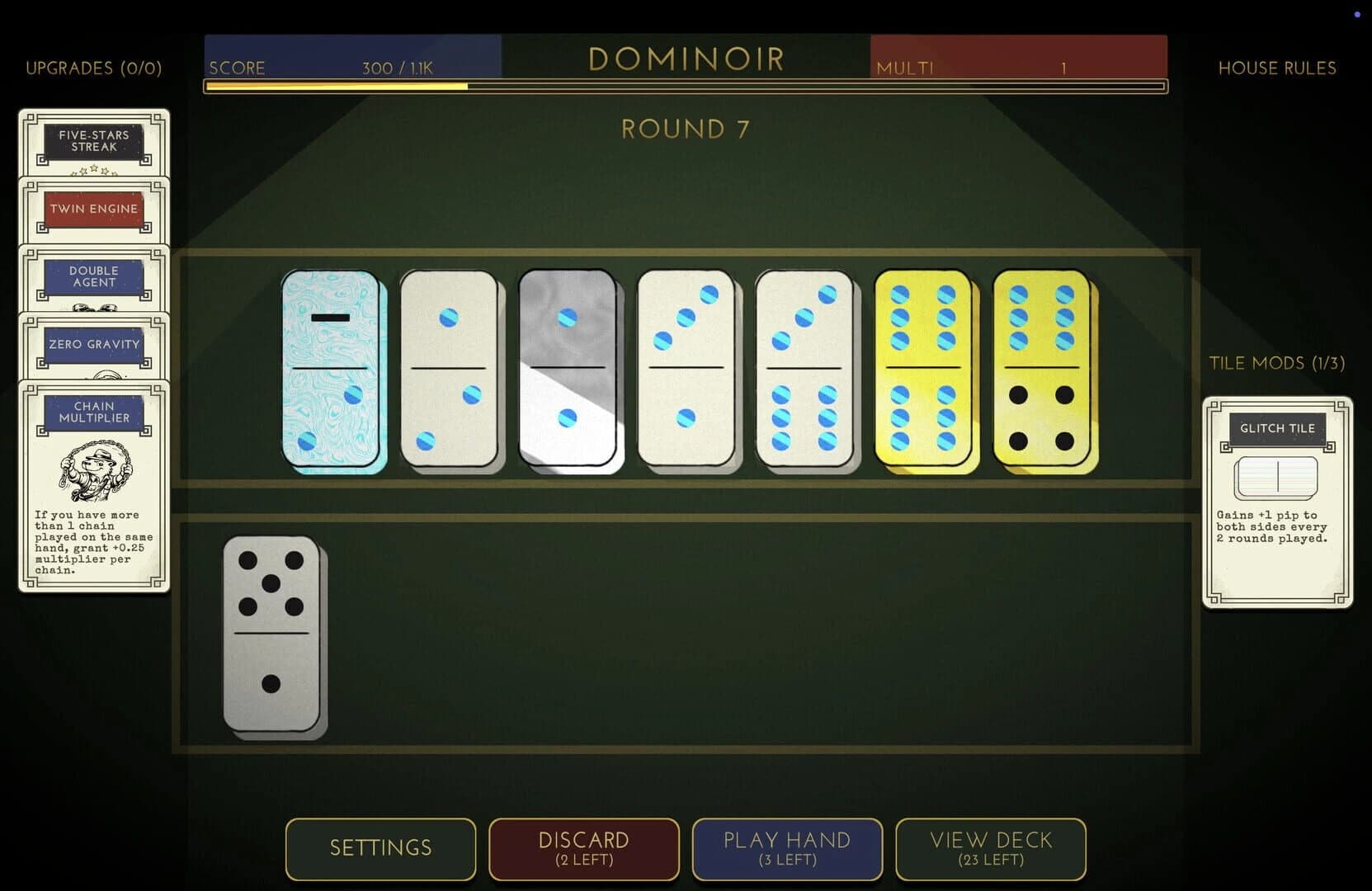Viewport: 1372px width, 891px height.
Task: Open the Double Agent upgrade card
Action: [93, 276]
